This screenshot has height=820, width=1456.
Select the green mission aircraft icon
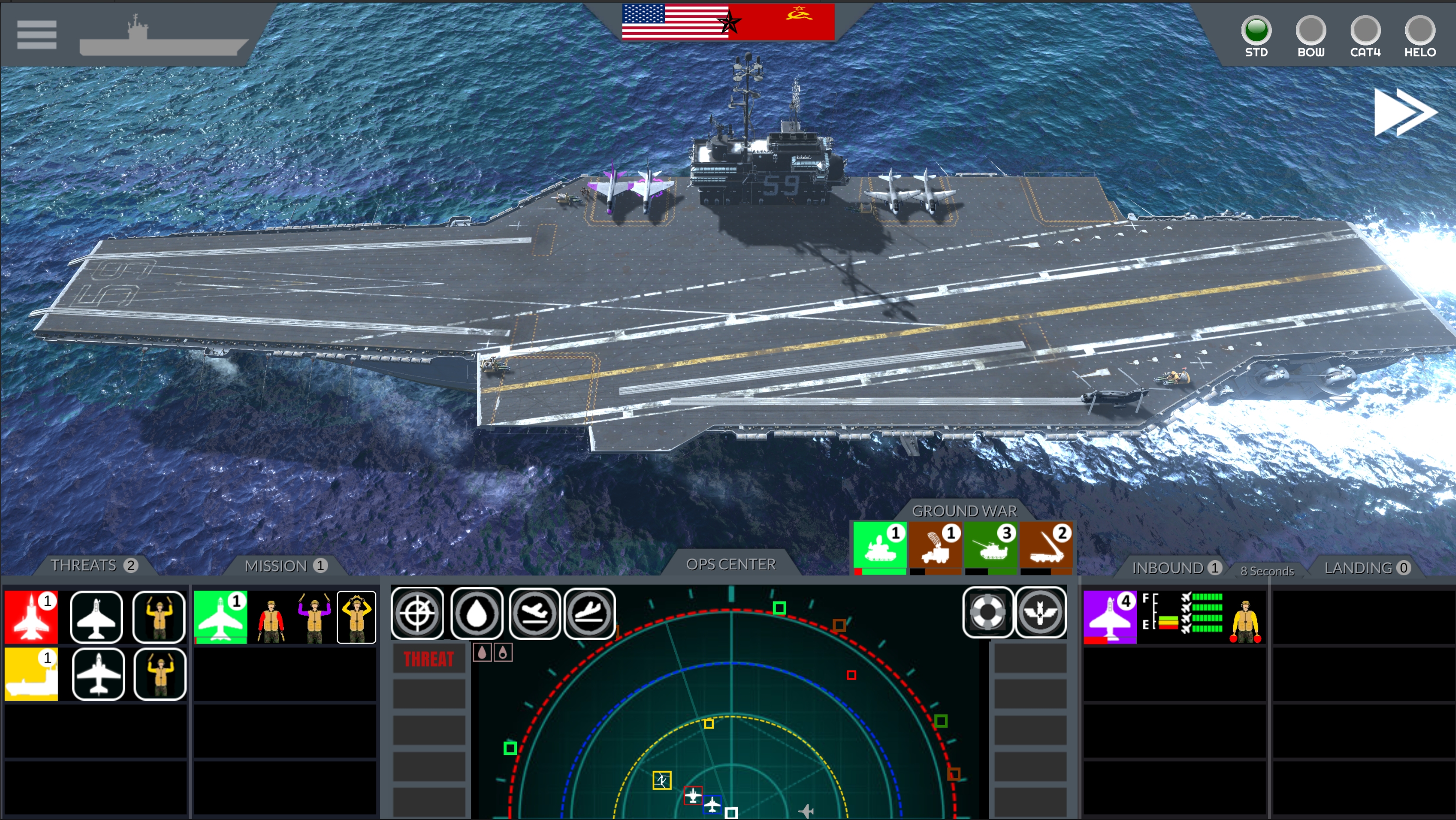(220, 617)
